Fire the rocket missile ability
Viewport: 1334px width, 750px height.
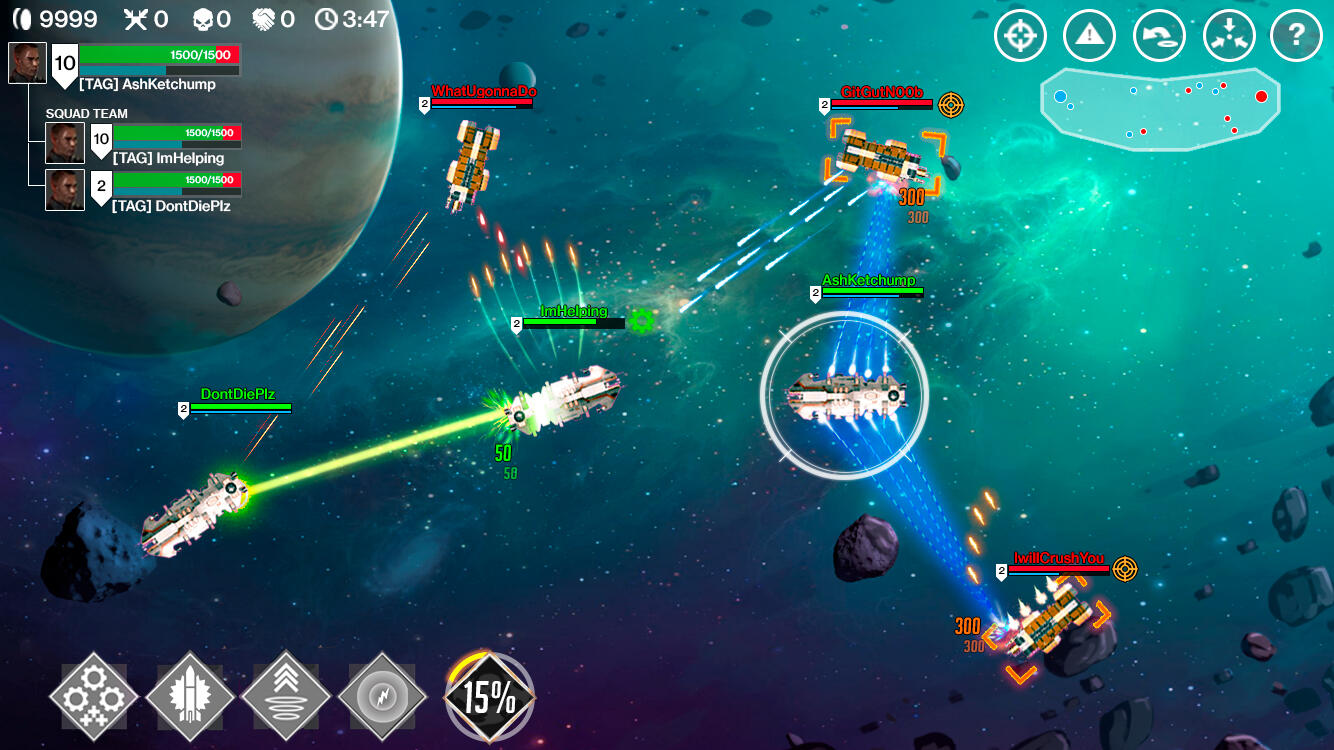click(189, 695)
